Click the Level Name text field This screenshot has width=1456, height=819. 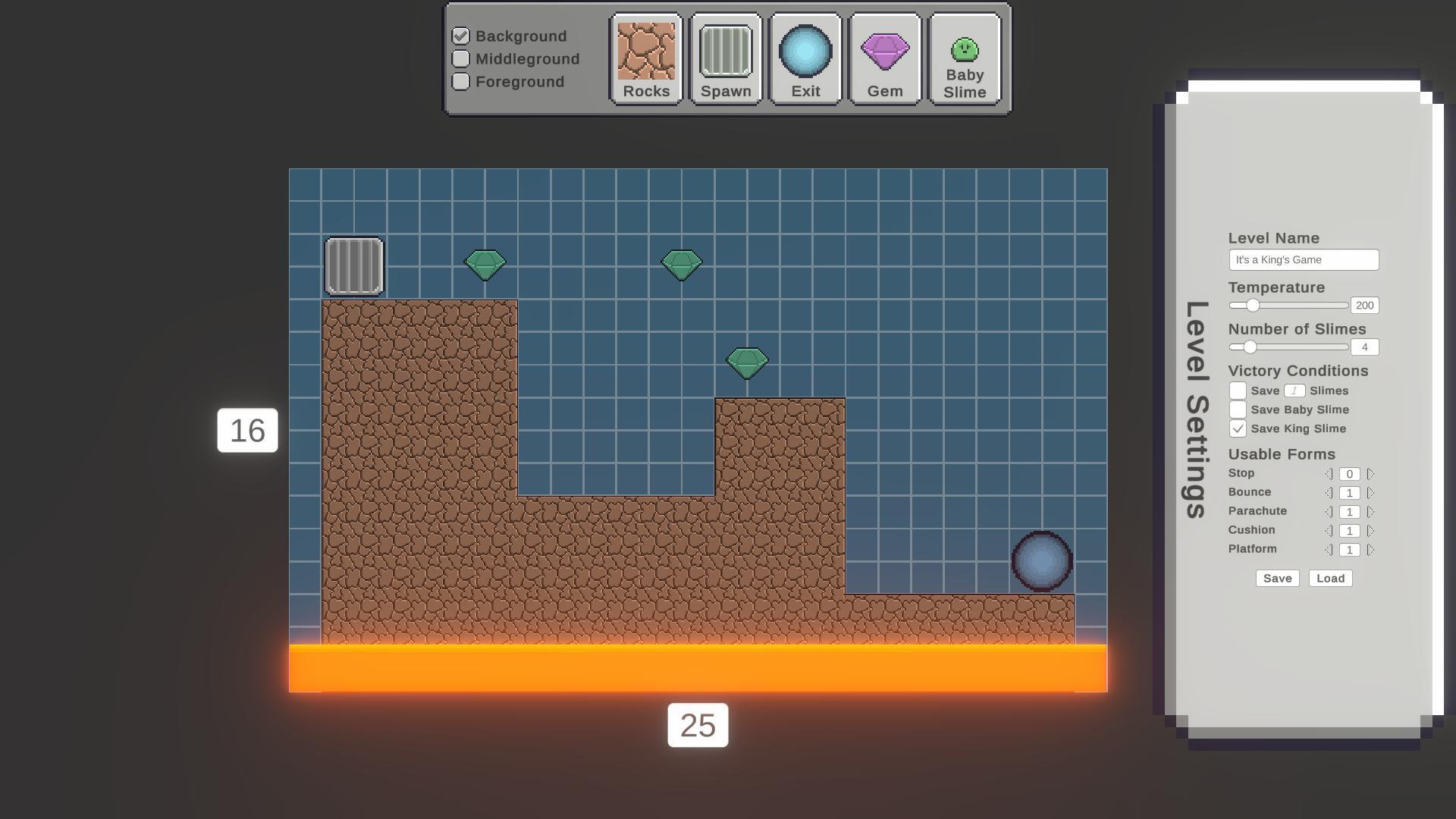tap(1304, 259)
